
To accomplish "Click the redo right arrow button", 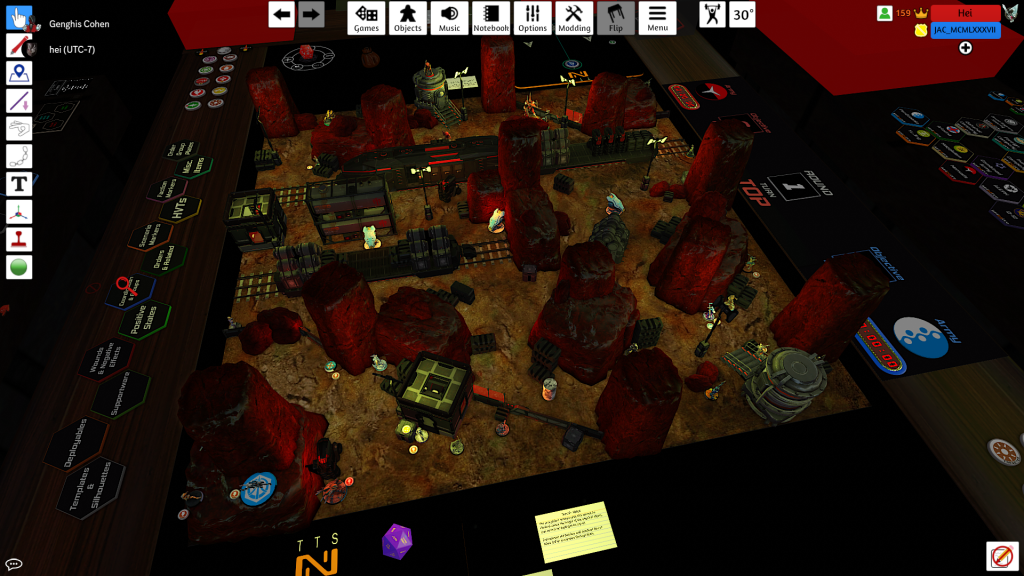I will tap(311, 14).
